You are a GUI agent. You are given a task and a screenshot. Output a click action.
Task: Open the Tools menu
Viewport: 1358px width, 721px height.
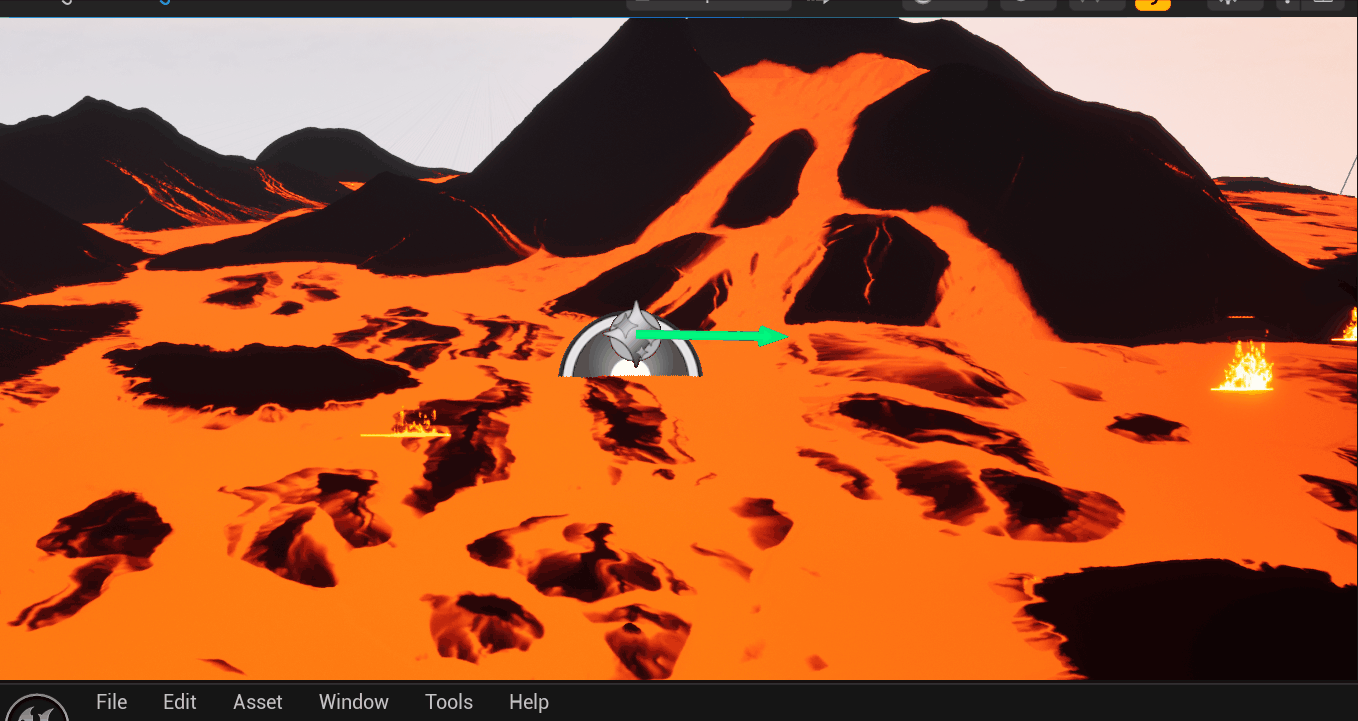448,702
